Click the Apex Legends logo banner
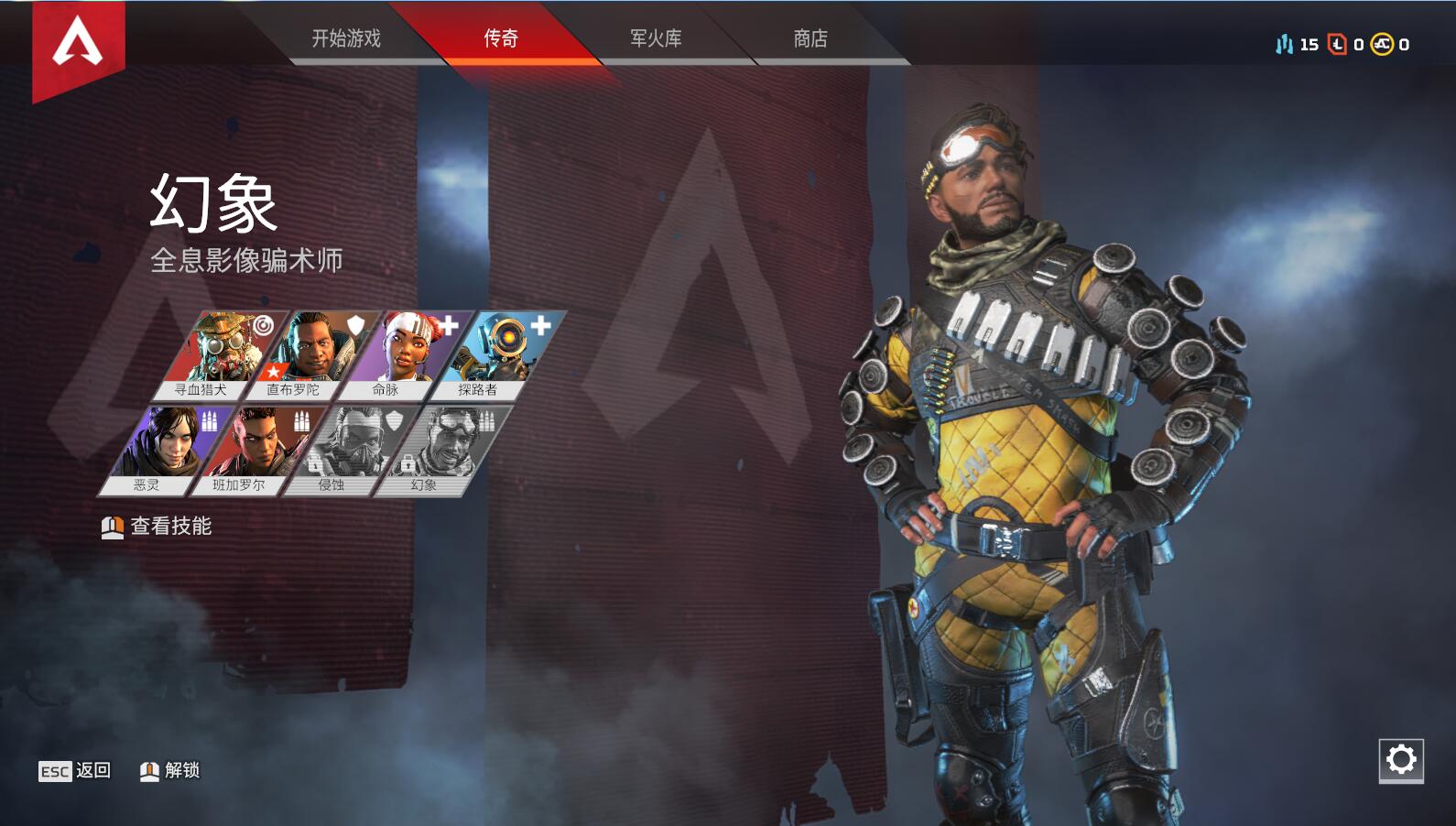The width and height of the screenshot is (1456, 826). click(79, 41)
